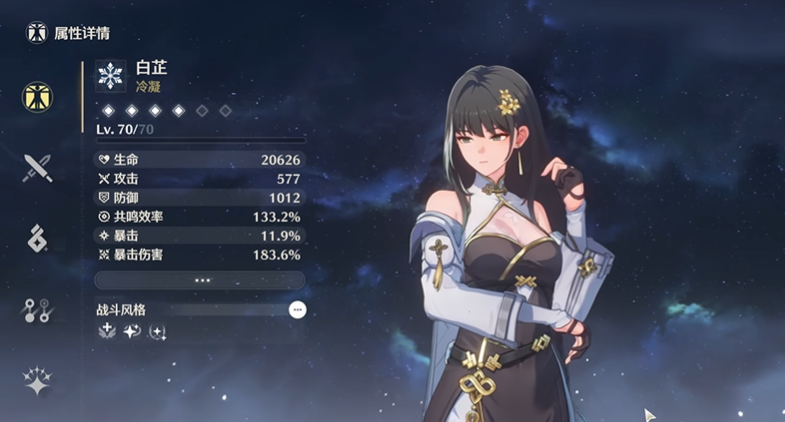Select the third combat style circled star icon

pyautogui.click(x=157, y=332)
